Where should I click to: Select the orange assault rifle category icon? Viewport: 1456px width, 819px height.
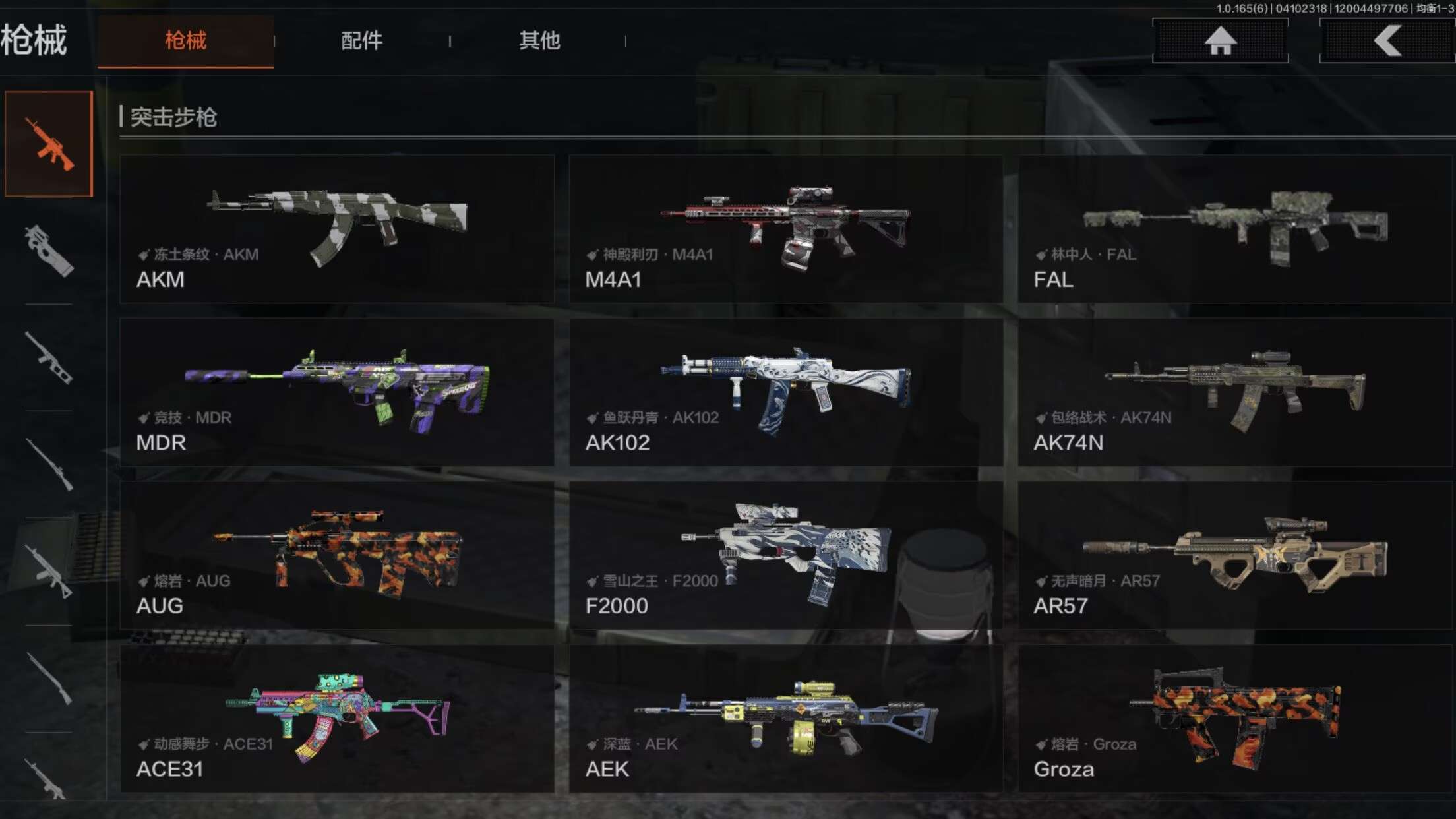pyautogui.click(x=49, y=144)
